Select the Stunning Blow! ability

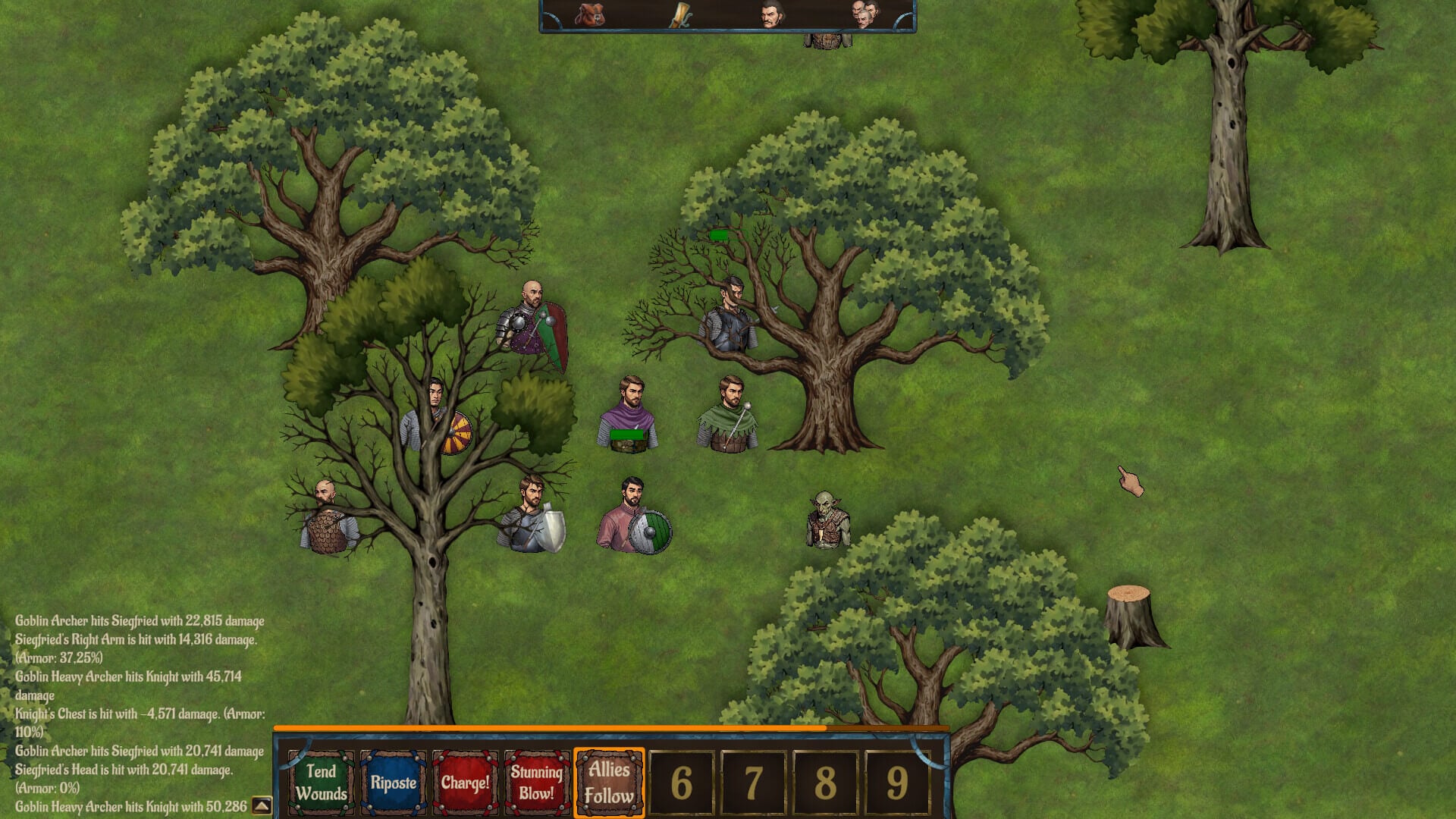pyautogui.click(x=537, y=783)
